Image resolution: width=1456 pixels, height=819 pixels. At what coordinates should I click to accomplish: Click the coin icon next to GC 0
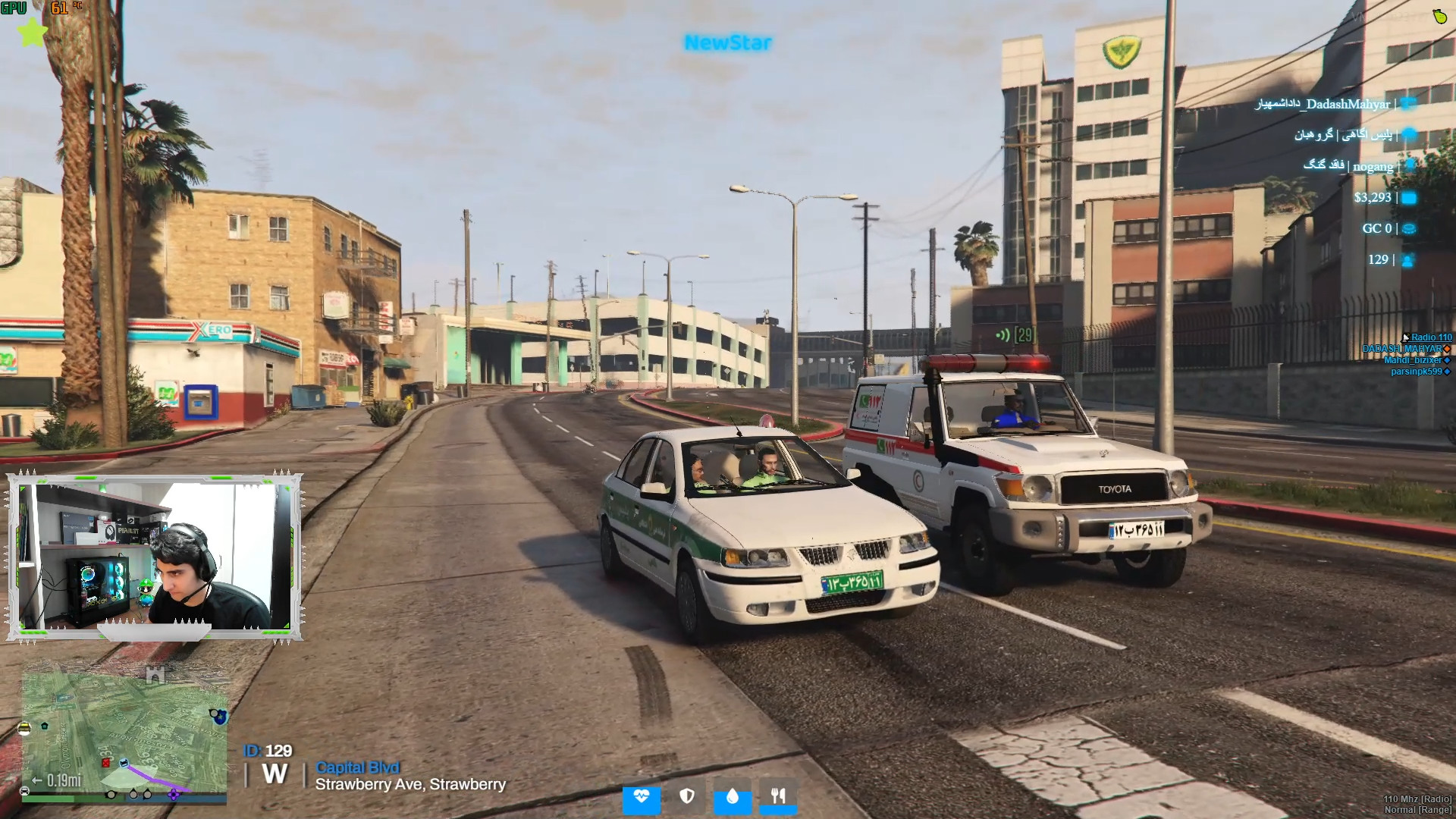pyautogui.click(x=1409, y=228)
